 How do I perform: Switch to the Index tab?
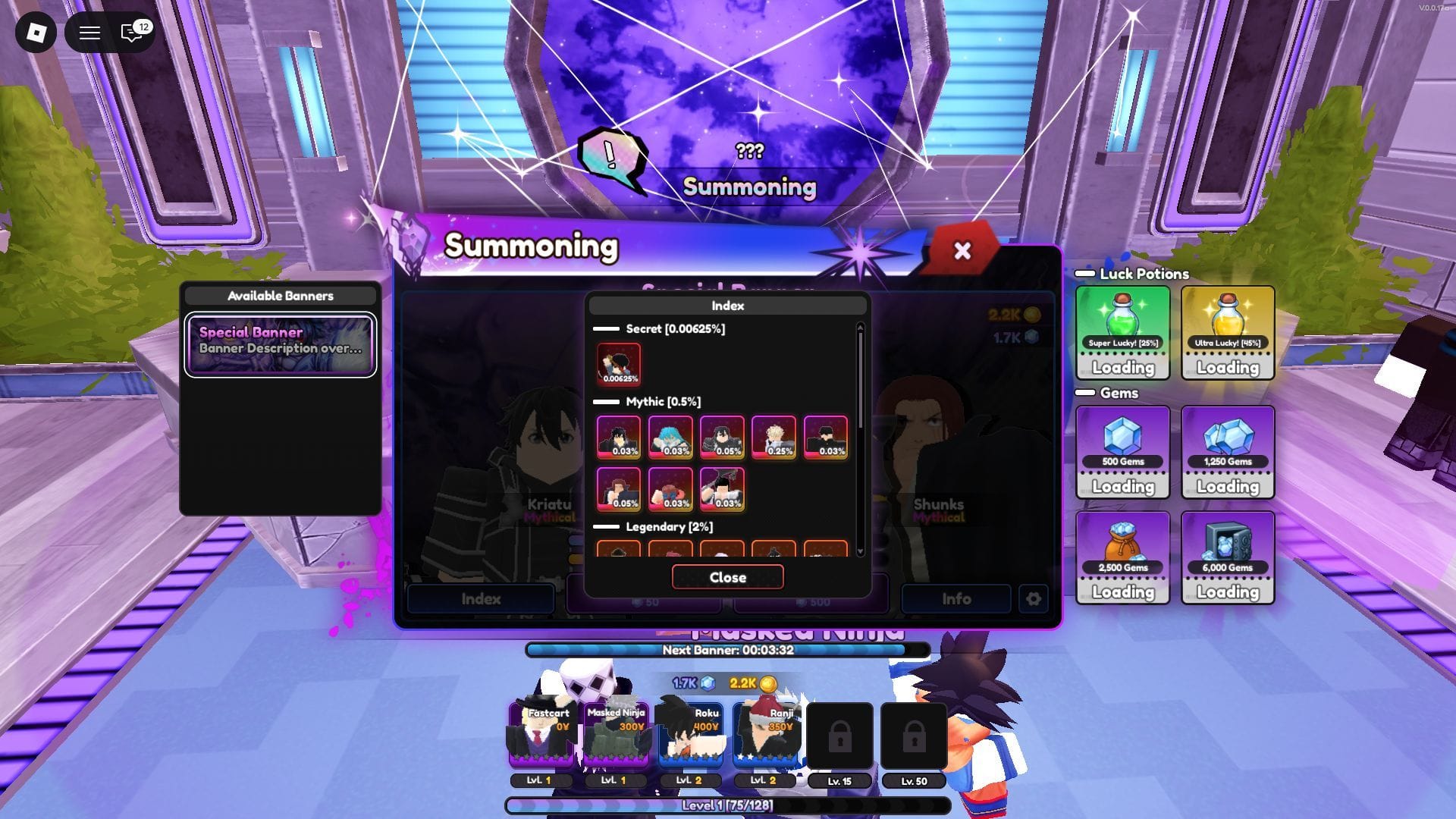point(480,598)
